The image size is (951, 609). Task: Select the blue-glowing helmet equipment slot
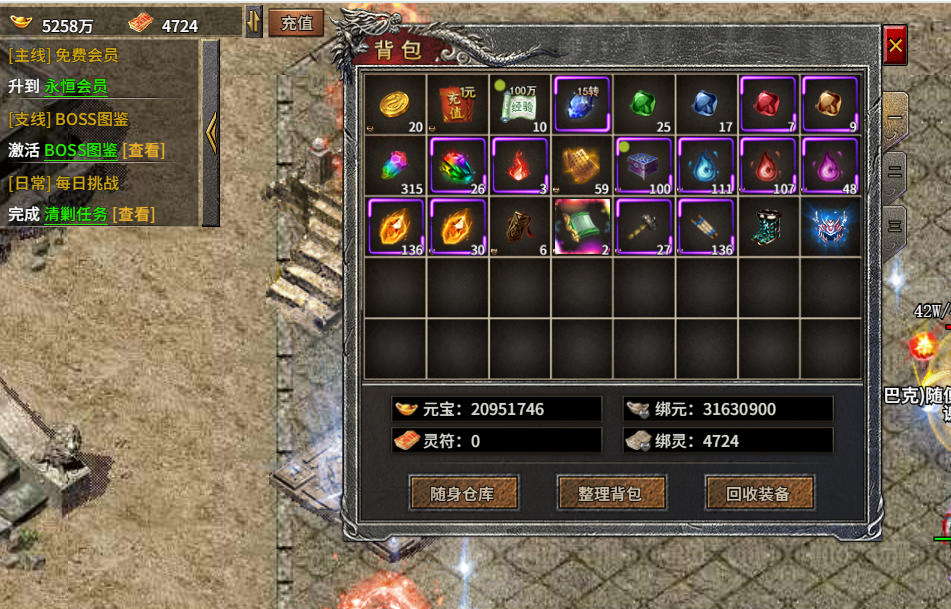830,227
